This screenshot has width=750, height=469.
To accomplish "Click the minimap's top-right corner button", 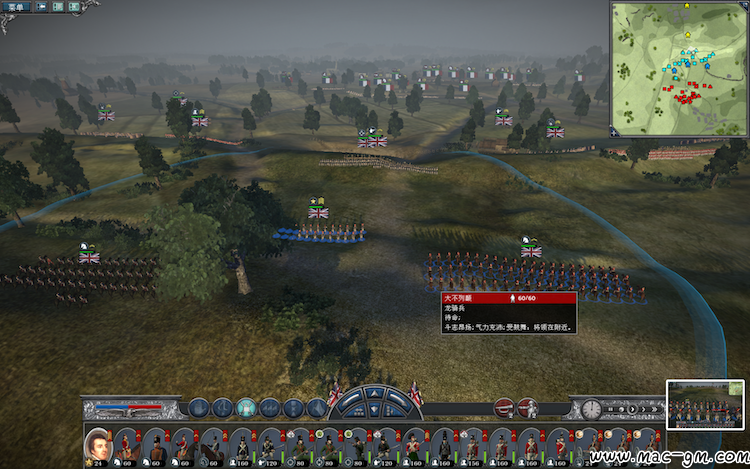I will point(742,6).
